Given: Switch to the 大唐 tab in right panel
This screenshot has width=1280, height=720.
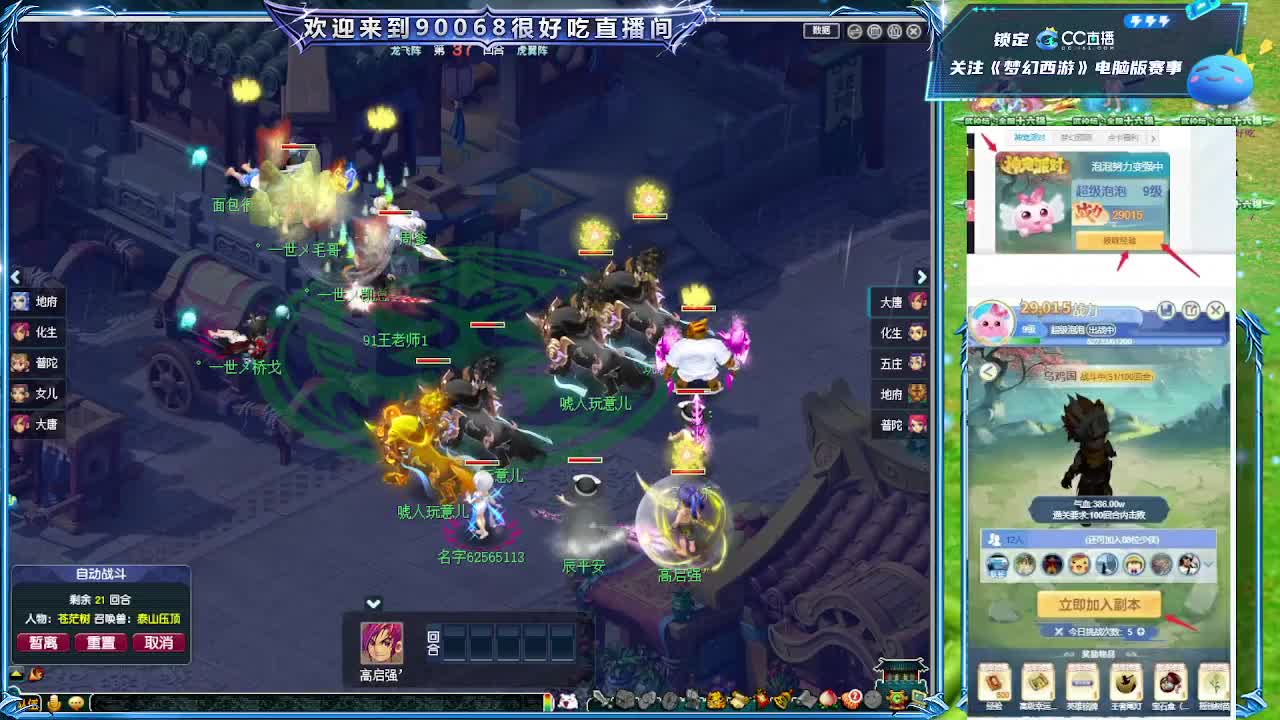Looking at the screenshot, I should [895, 301].
